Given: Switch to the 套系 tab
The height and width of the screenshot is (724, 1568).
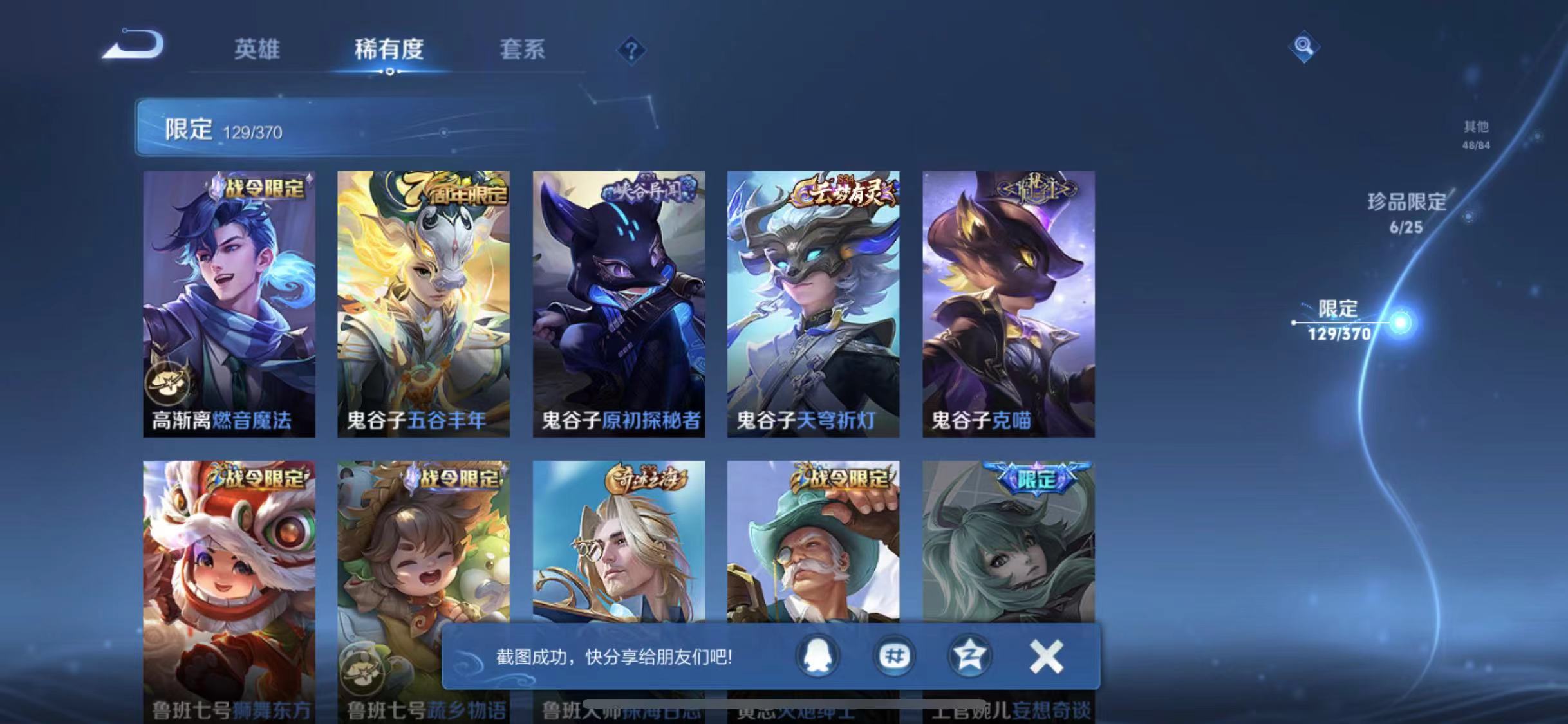Looking at the screenshot, I should (x=523, y=50).
